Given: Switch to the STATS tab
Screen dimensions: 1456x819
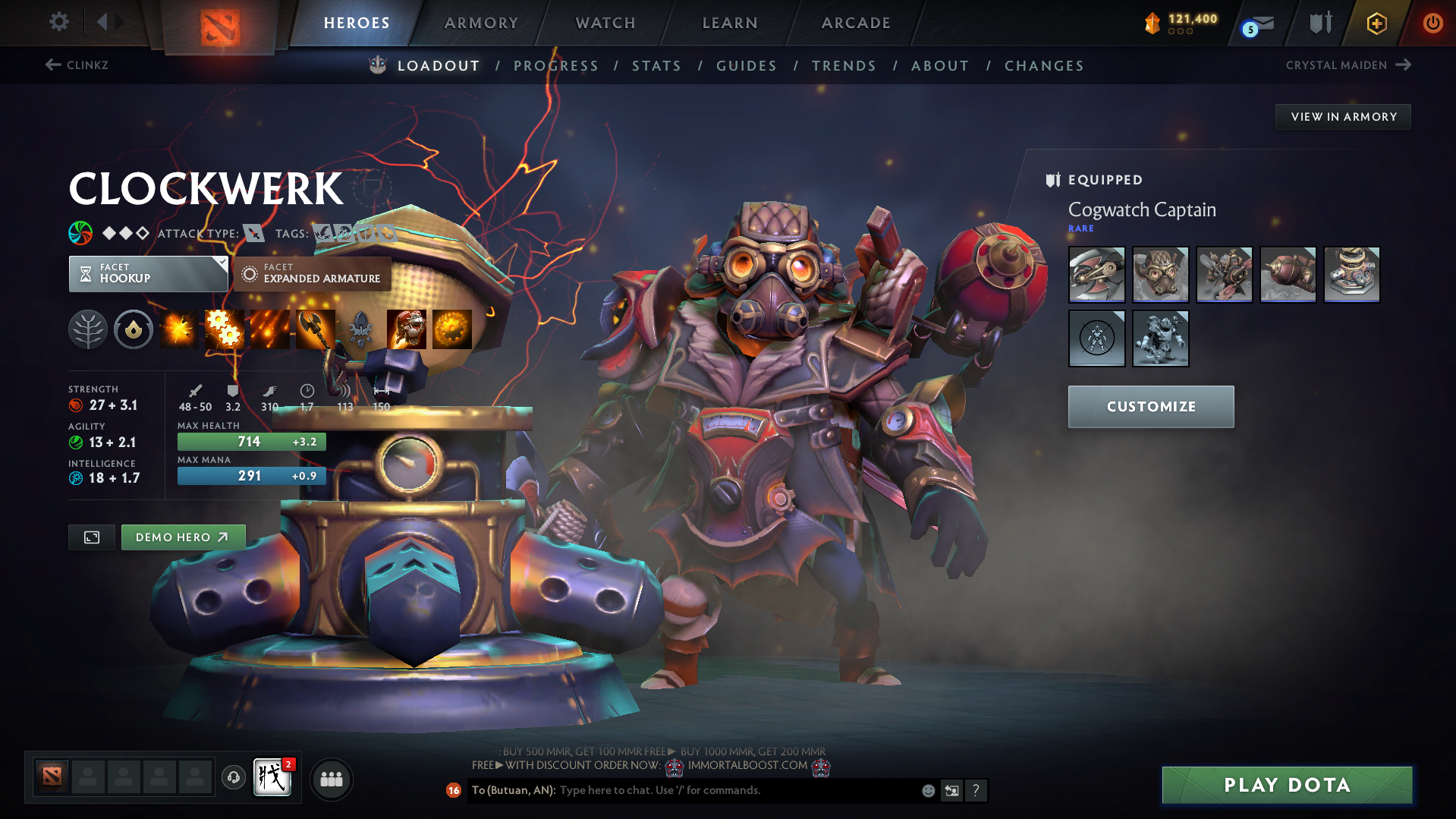Looking at the screenshot, I should [656, 66].
